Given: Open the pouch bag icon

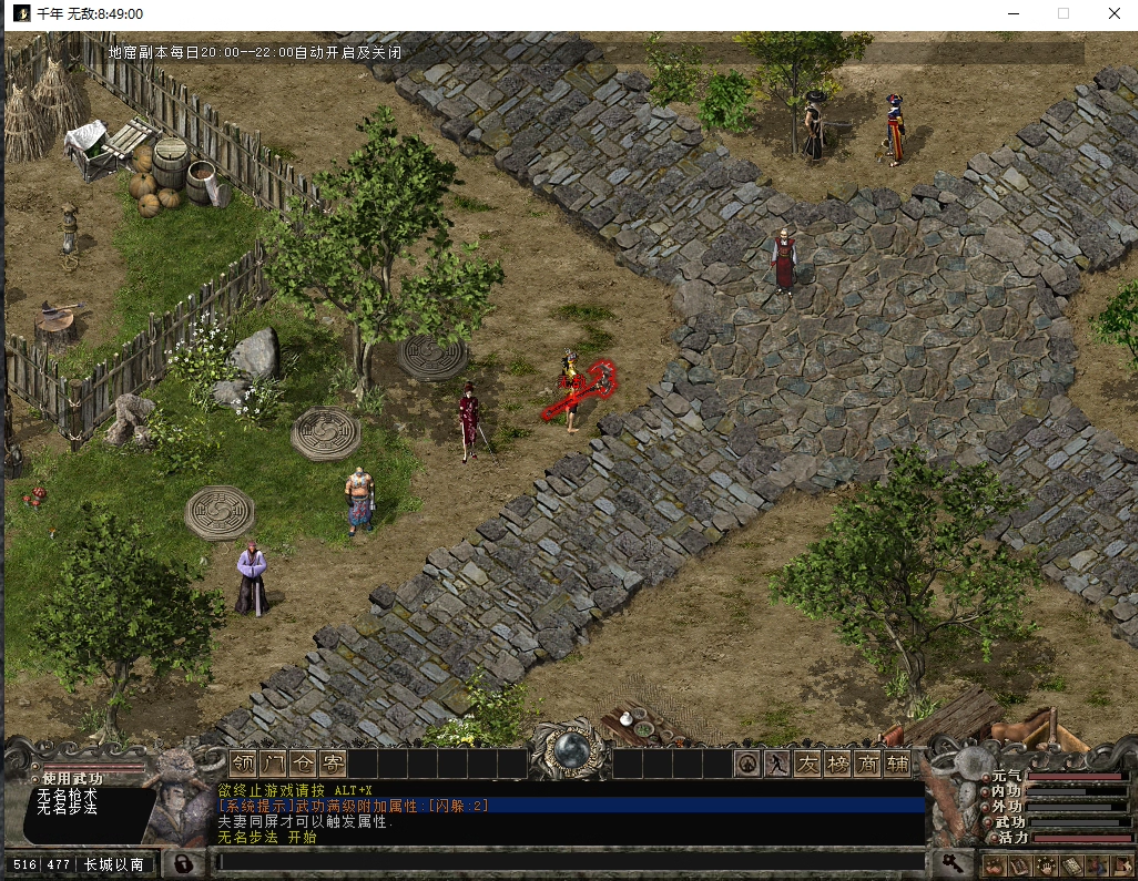Looking at the screenshot, I should point(995,865).
